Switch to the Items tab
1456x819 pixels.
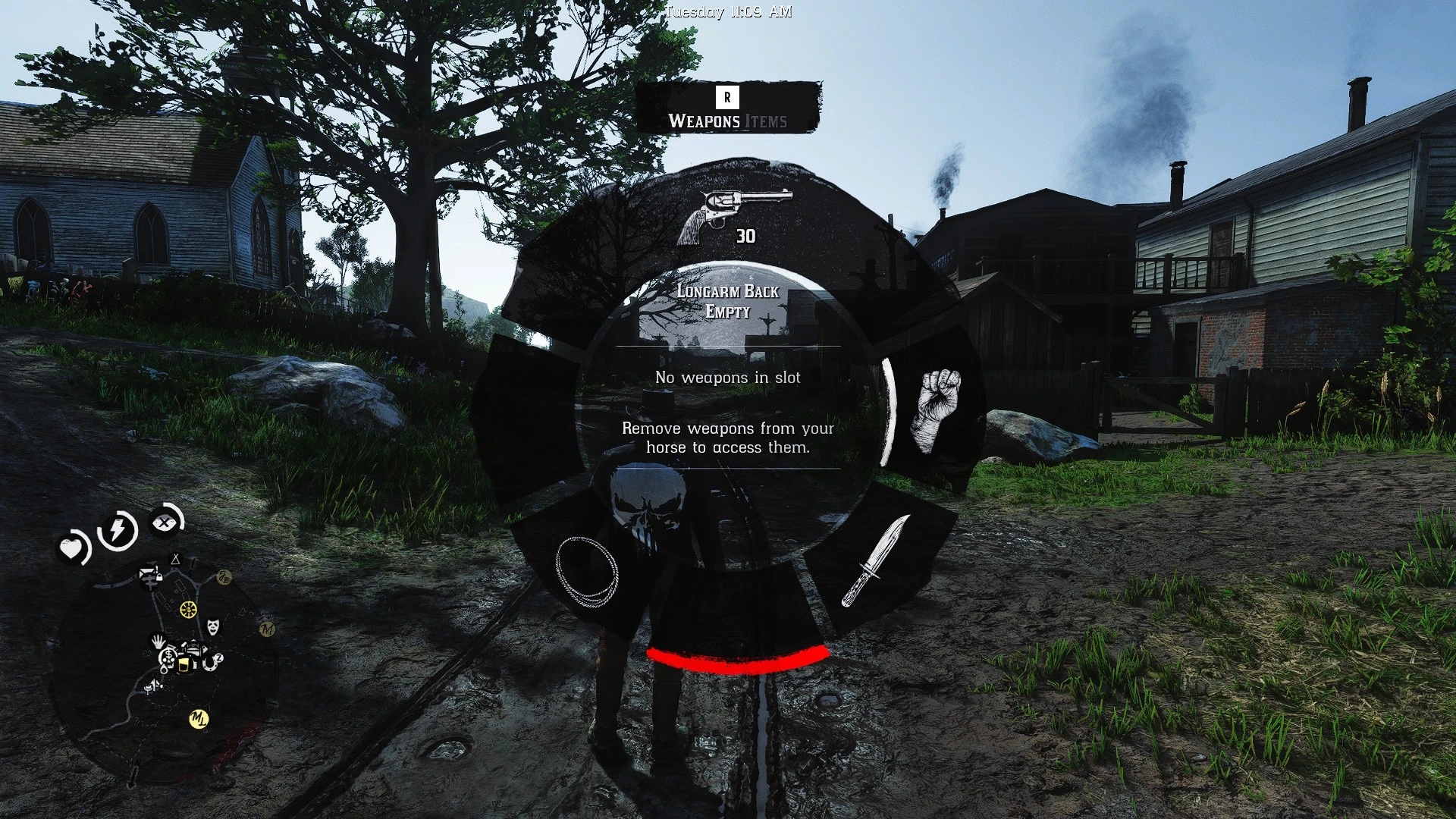click(765, 120)
